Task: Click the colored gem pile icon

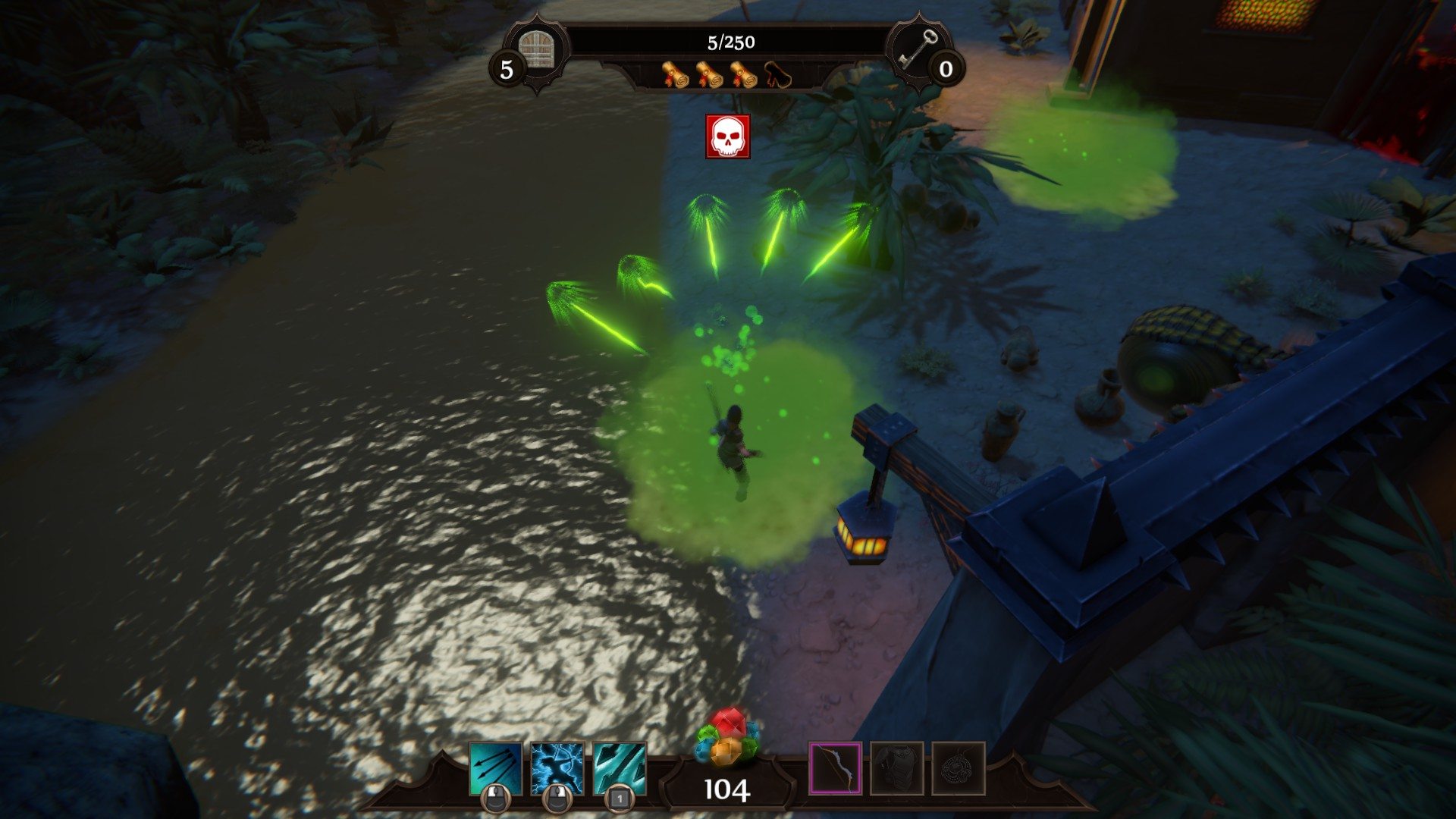Action: click(x=726, y=736)
